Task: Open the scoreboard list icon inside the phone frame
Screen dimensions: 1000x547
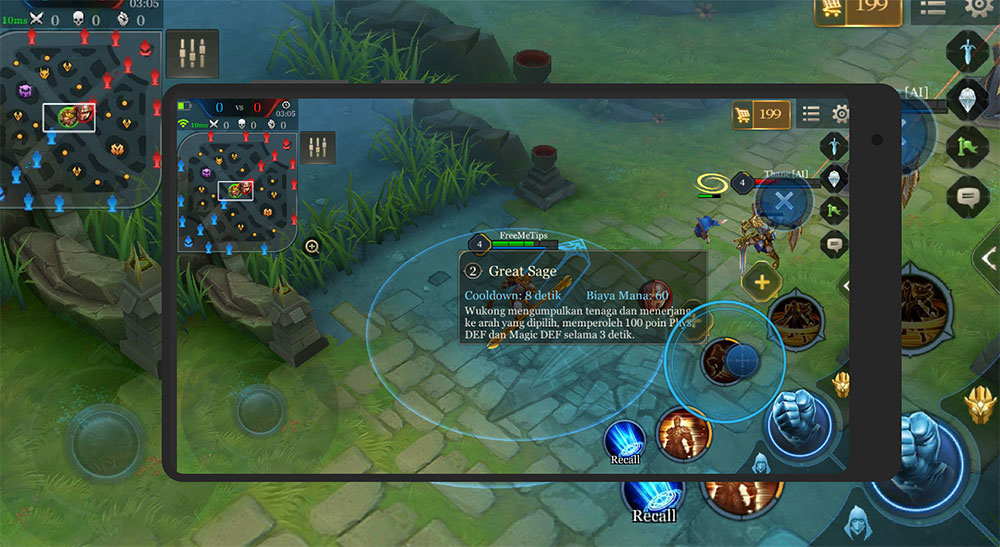Action: (811, 114)
